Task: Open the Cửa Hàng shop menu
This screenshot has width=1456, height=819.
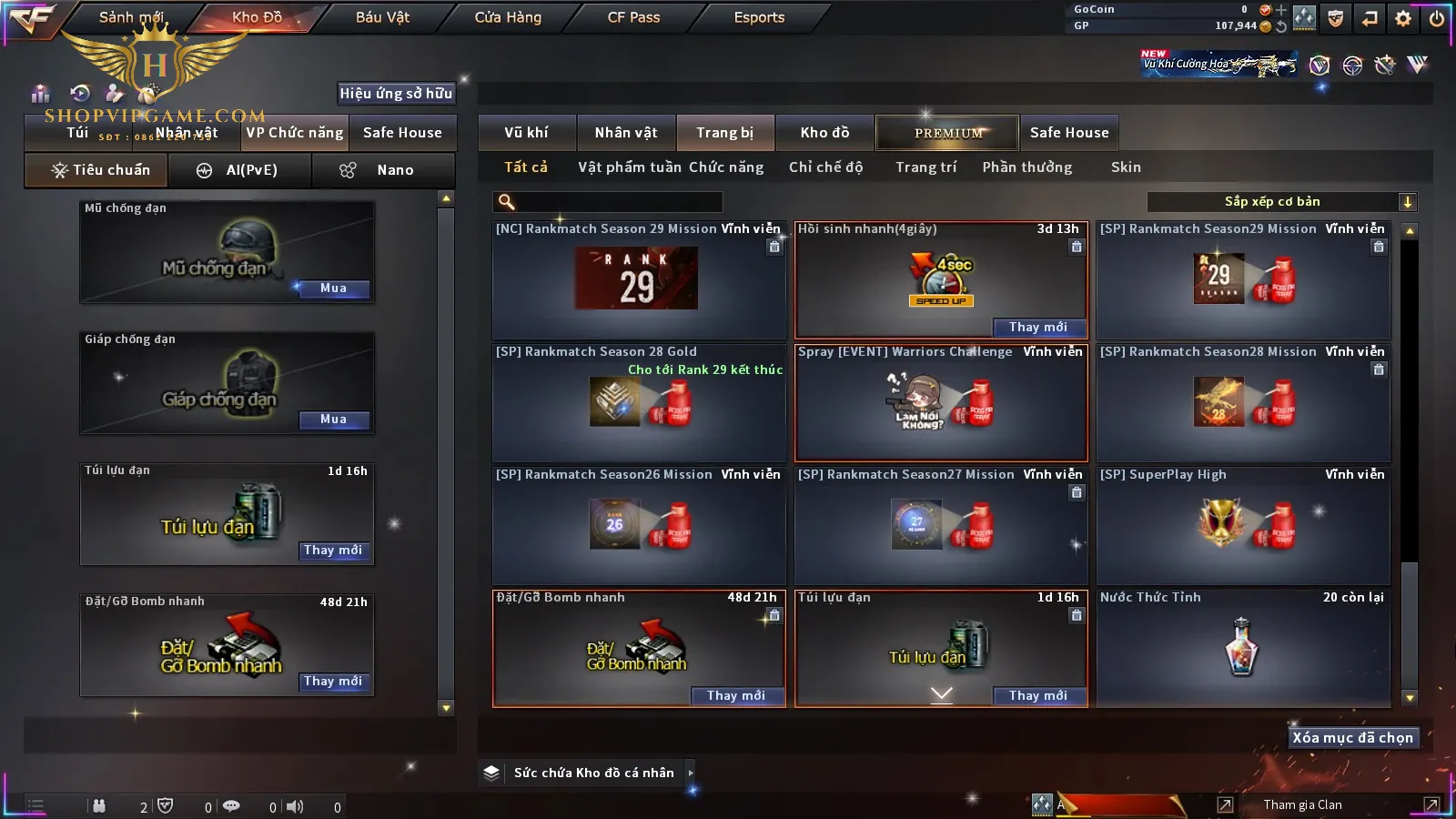Action: pyautogui.click(x=508, y=17)
